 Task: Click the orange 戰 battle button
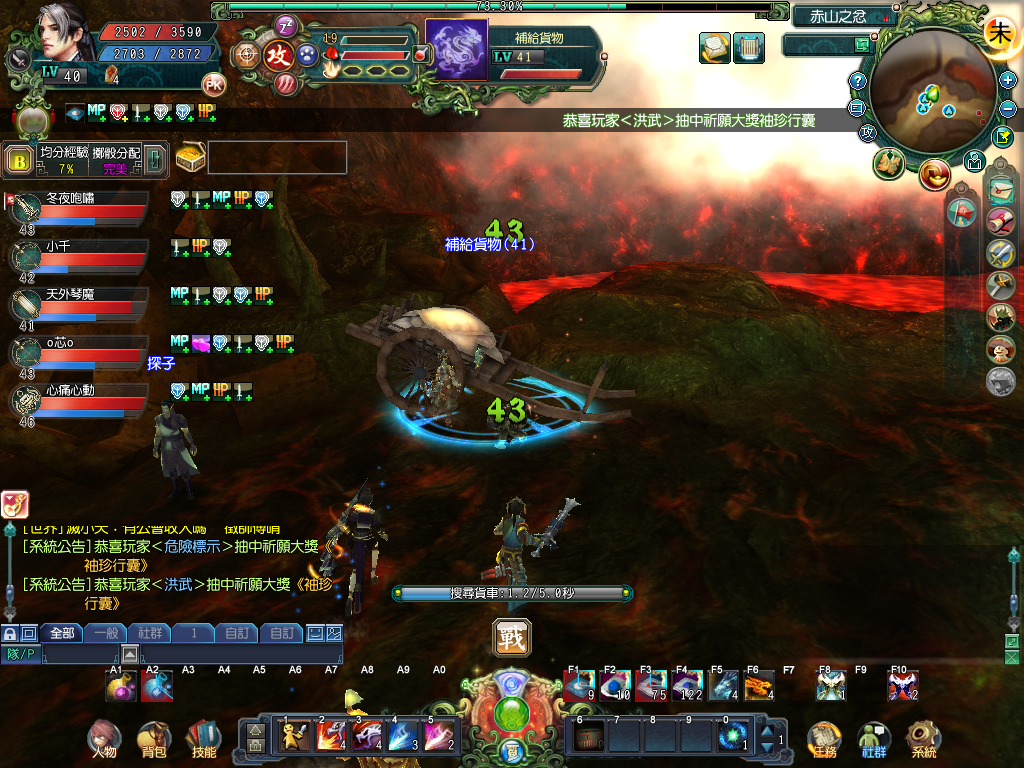coord(512,638)
